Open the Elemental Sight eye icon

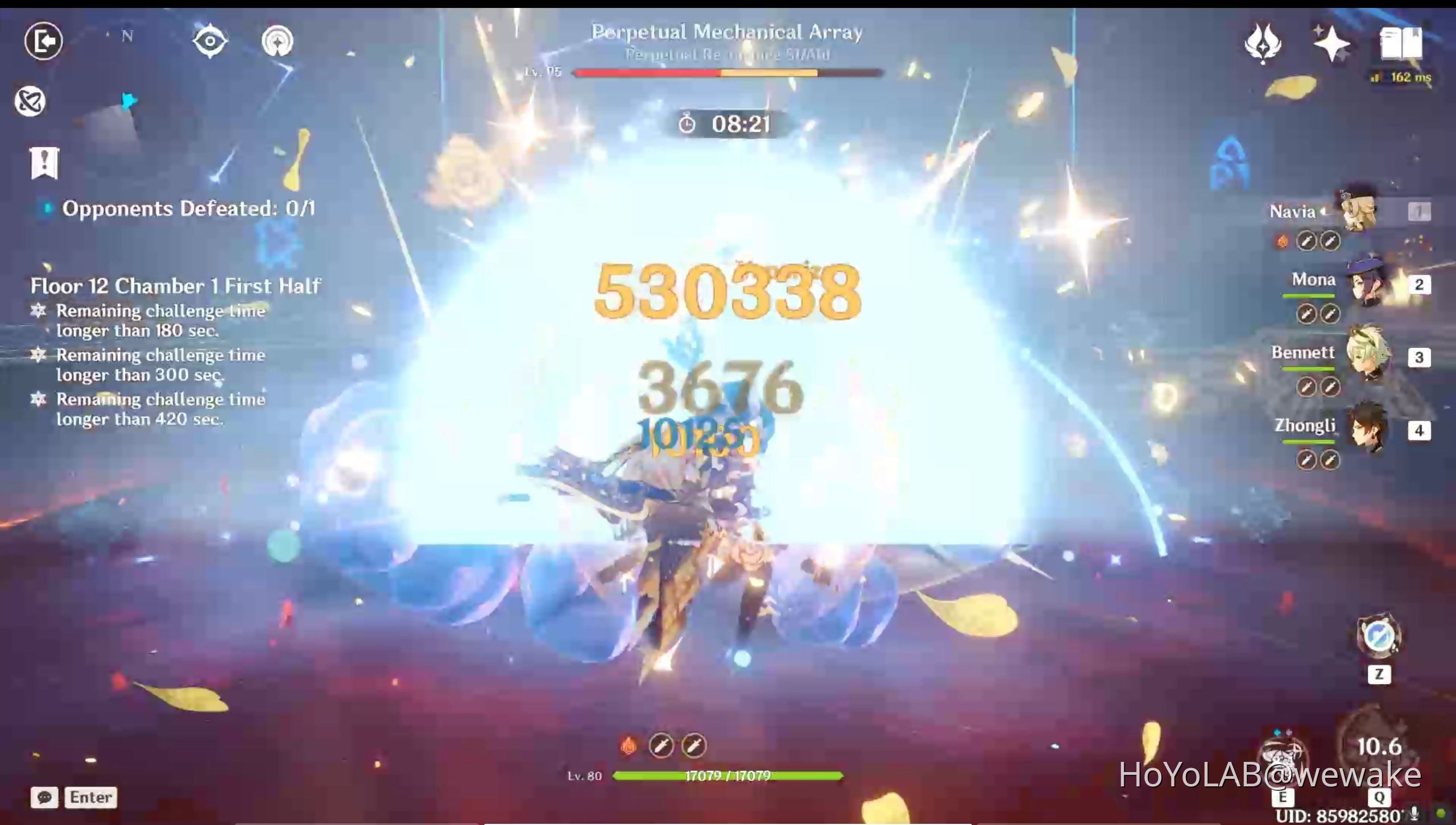[x=210, y=40]
